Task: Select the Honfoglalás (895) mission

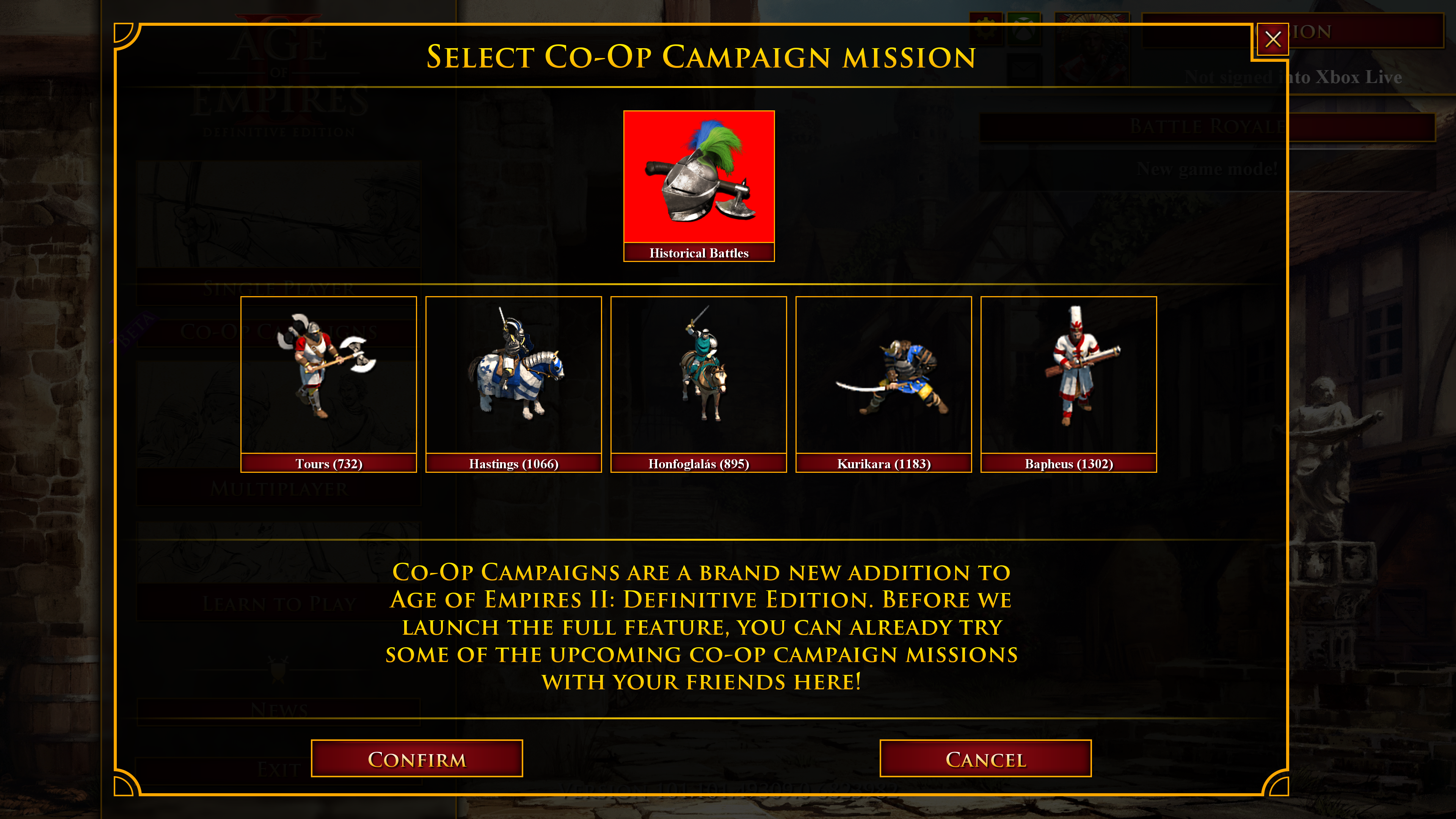Action: click(698, 384)
